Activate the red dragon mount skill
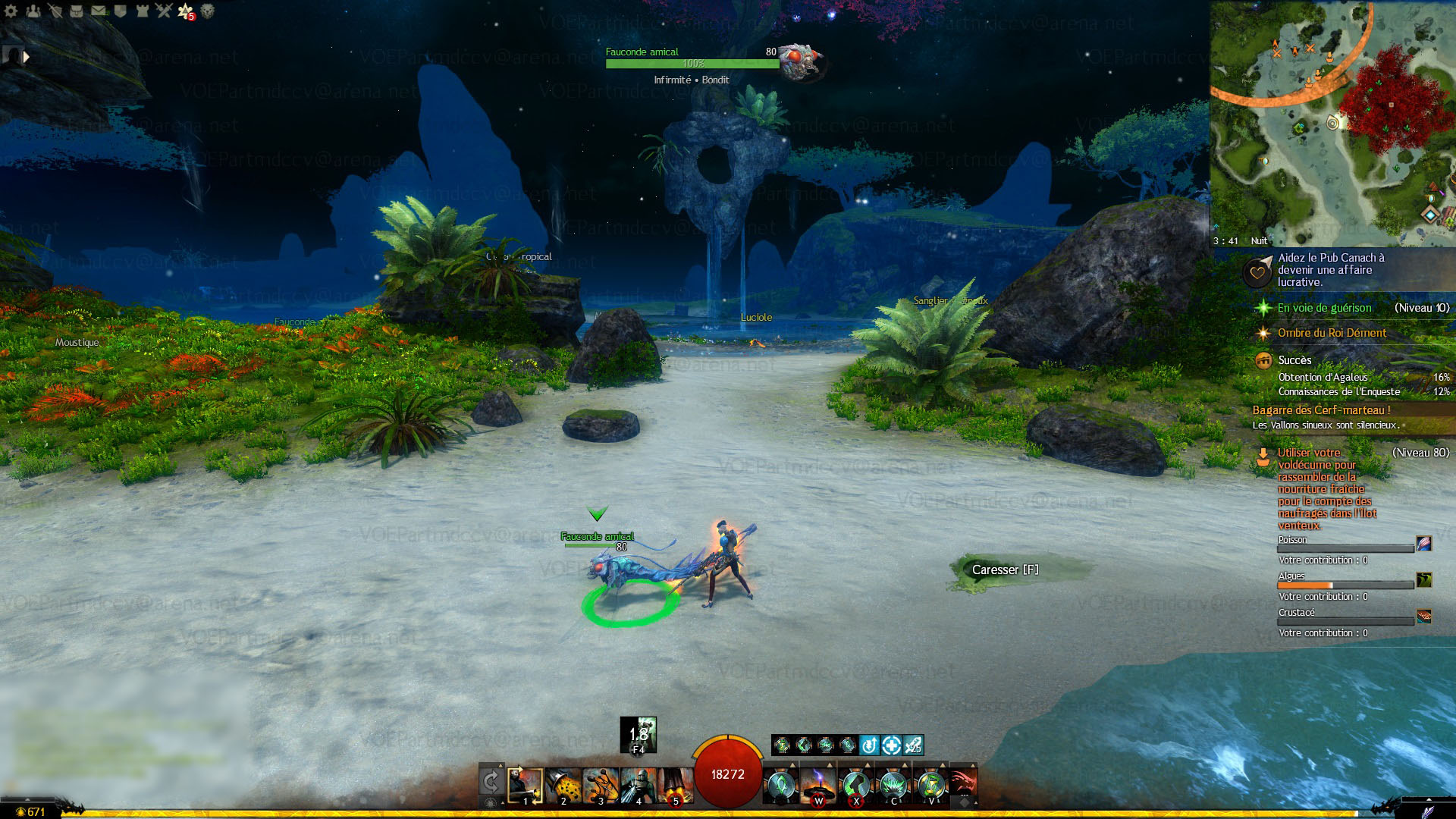Viewport: 1456px width, 819px height. click(x=963, y=783)
